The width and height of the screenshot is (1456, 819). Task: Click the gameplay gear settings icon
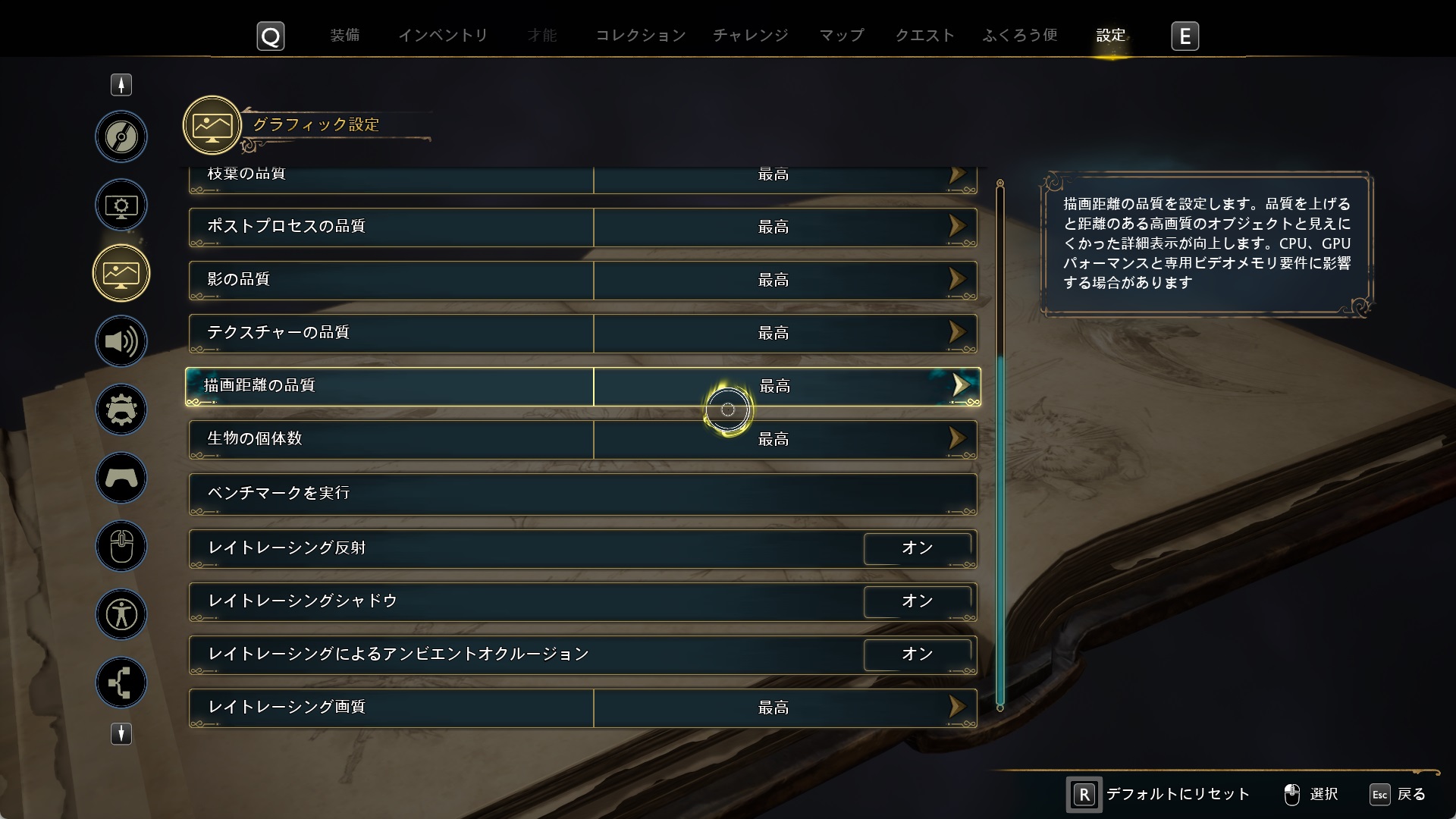pos(121,409)
